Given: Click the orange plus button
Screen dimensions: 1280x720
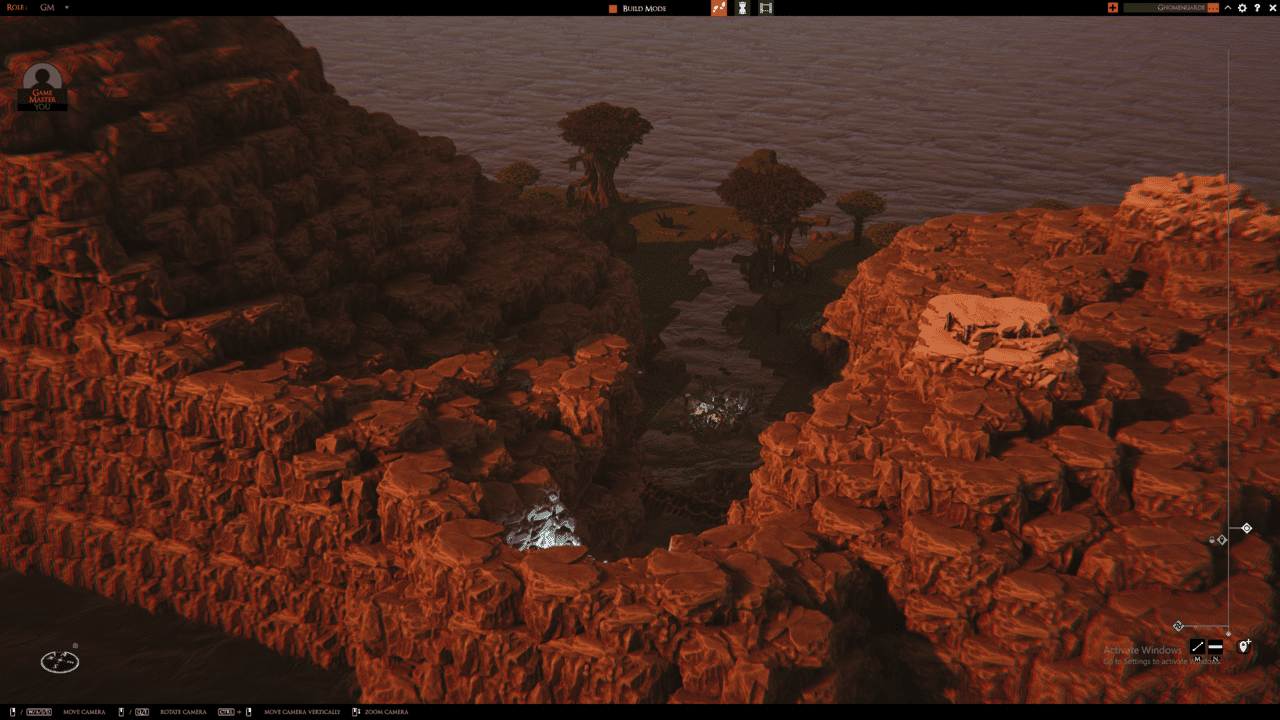Looking at the screenshot, I should pos(1113,8).
